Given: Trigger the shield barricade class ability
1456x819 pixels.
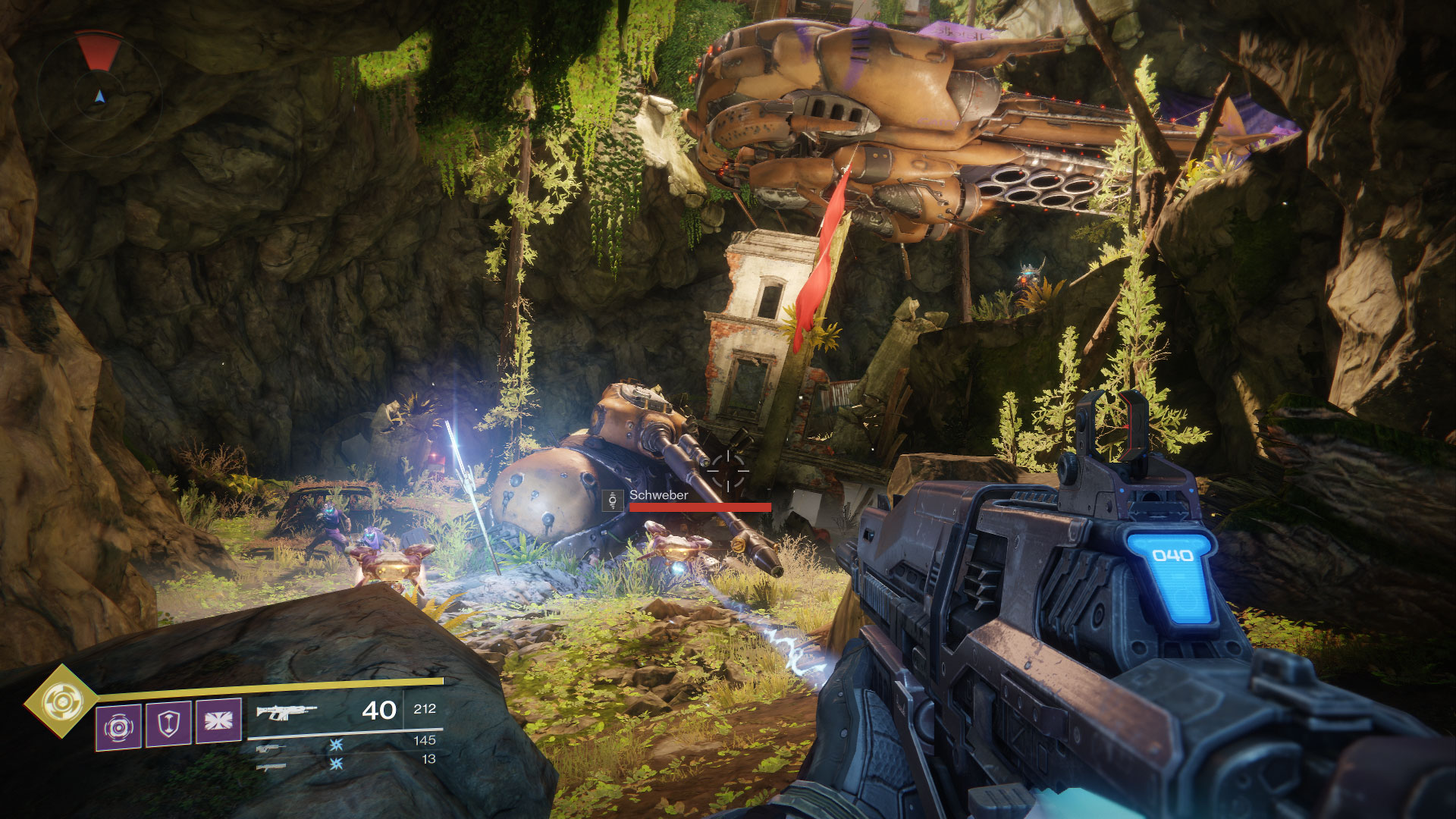Looking at the screenshot, I should 168,724.
